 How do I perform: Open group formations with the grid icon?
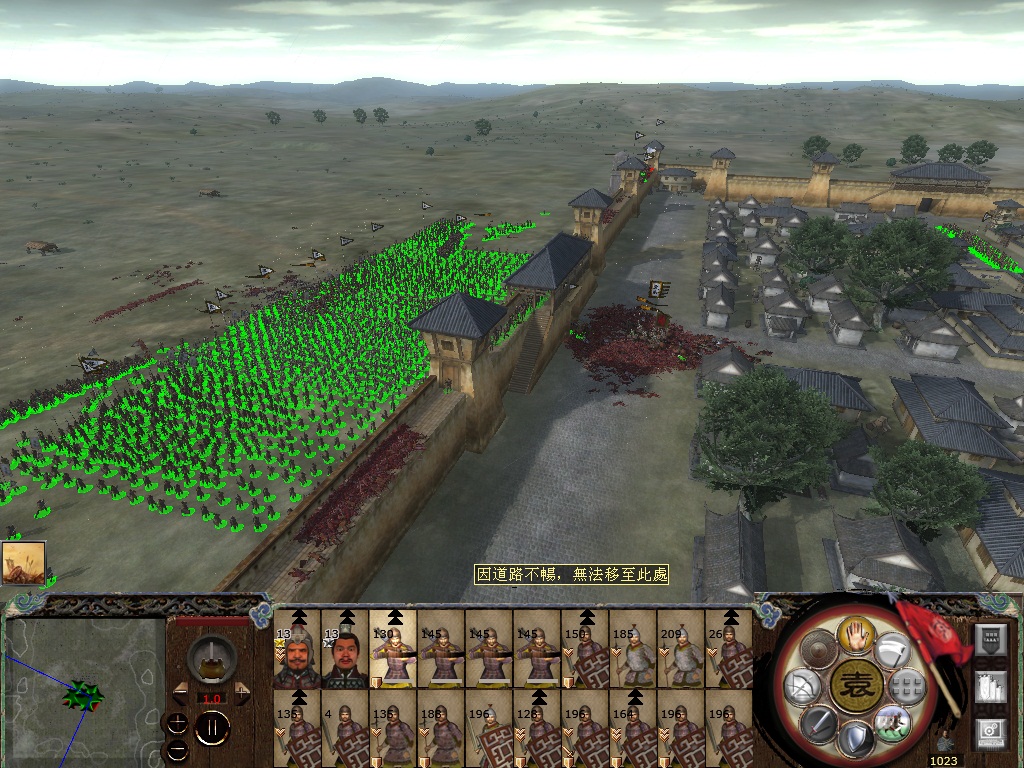pos(907,686)
